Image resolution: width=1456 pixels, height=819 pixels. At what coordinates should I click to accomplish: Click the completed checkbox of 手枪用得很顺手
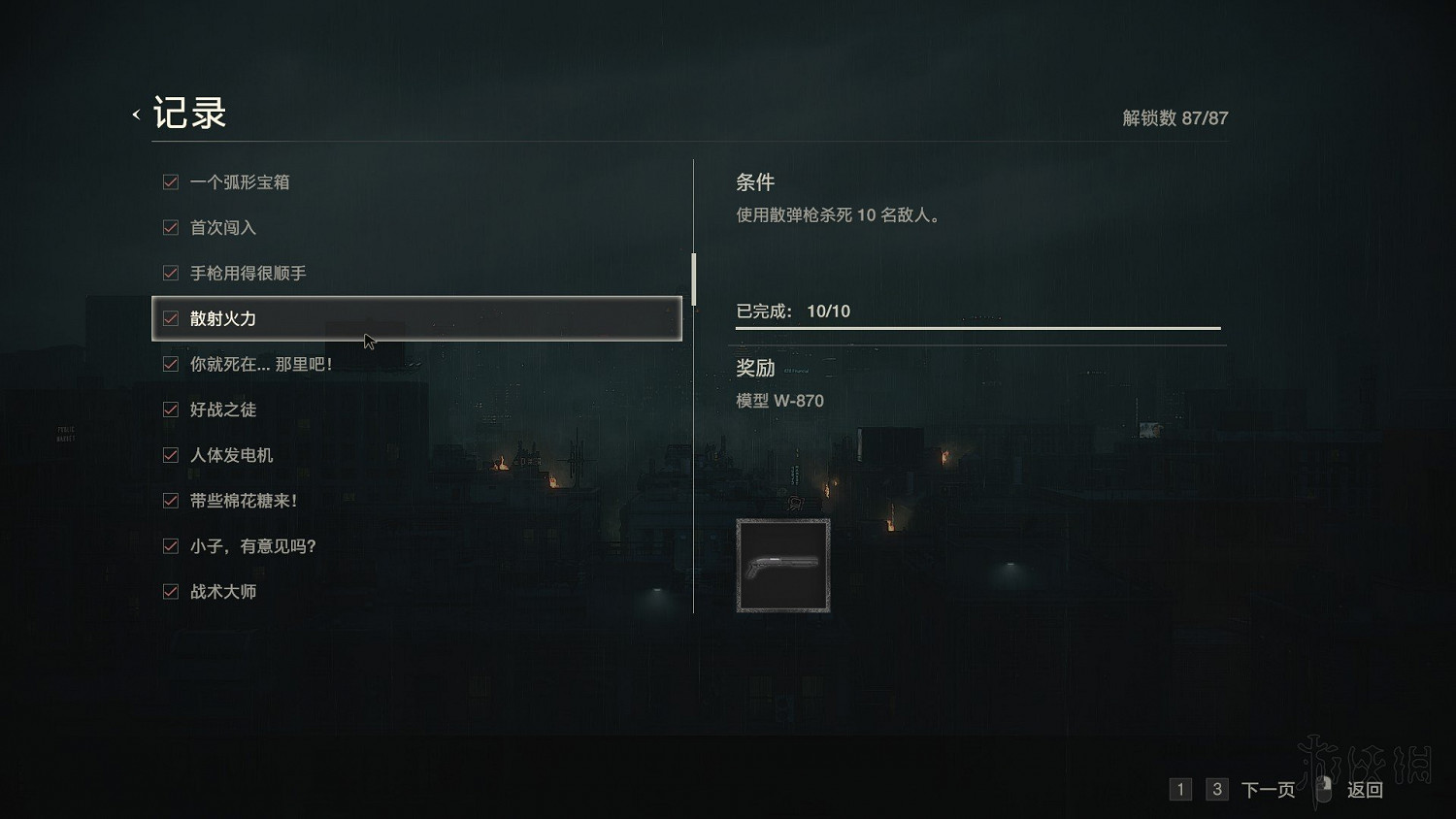170,273
